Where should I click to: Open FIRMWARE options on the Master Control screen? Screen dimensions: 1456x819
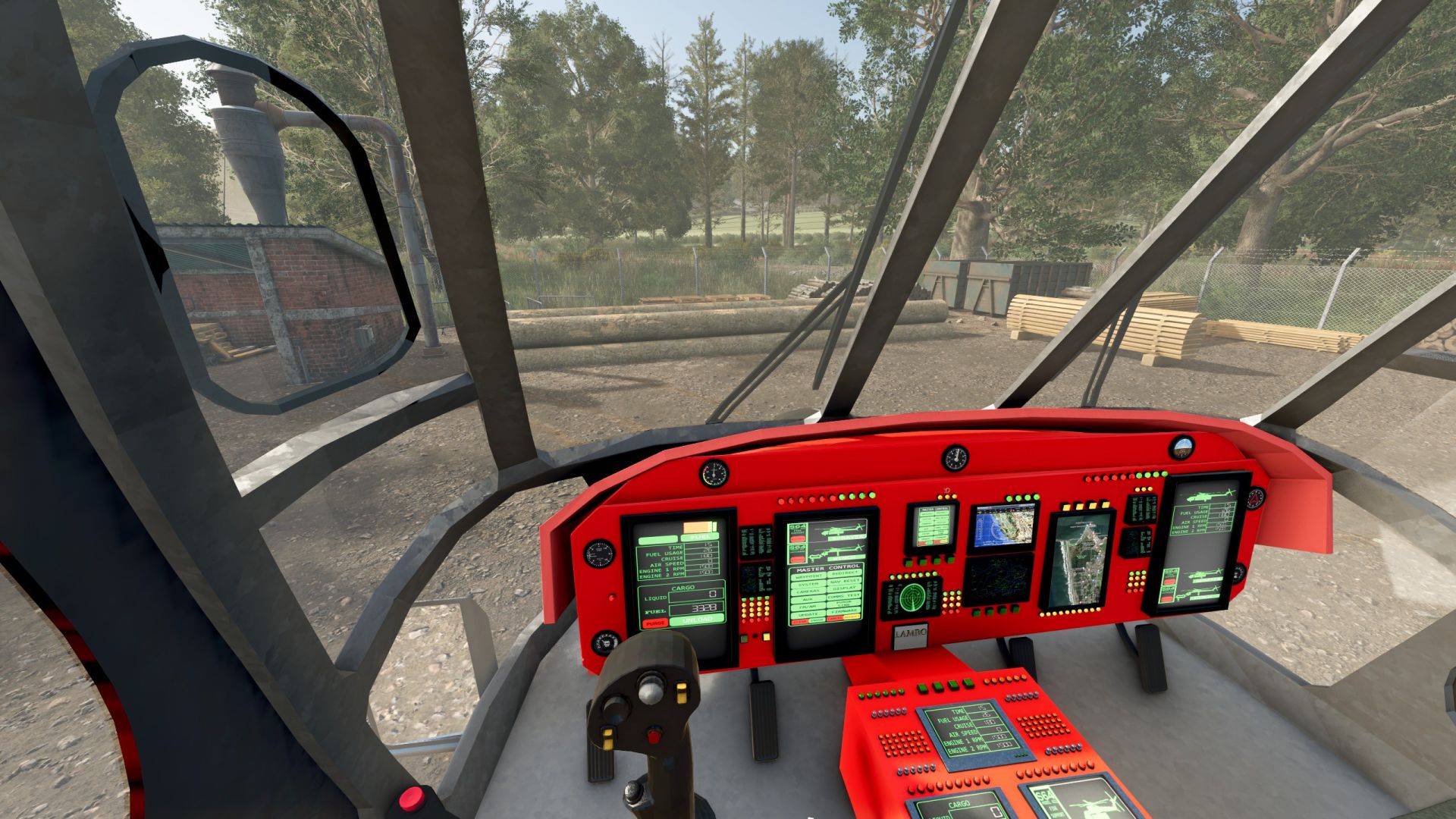[x=844, y=610]
